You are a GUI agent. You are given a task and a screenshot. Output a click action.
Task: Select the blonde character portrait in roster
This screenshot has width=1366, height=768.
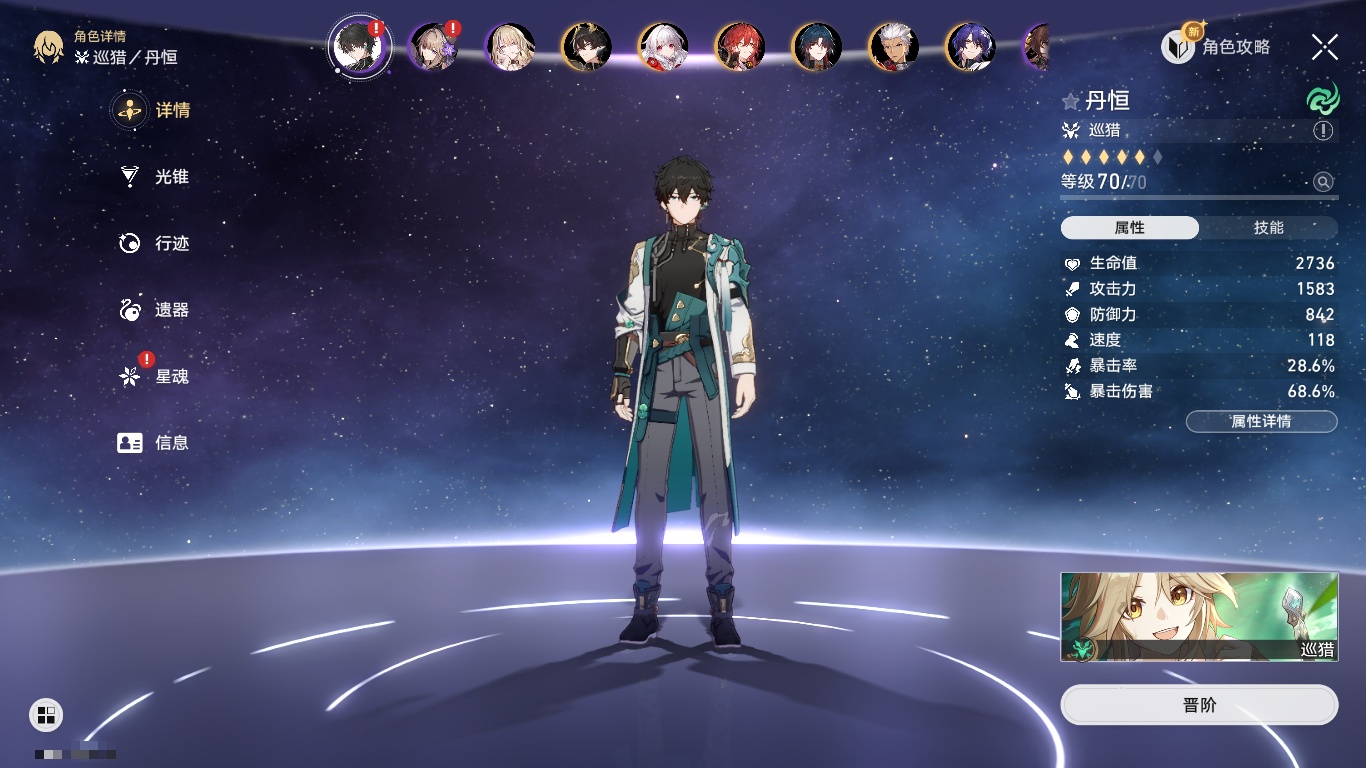pos(510,47)
